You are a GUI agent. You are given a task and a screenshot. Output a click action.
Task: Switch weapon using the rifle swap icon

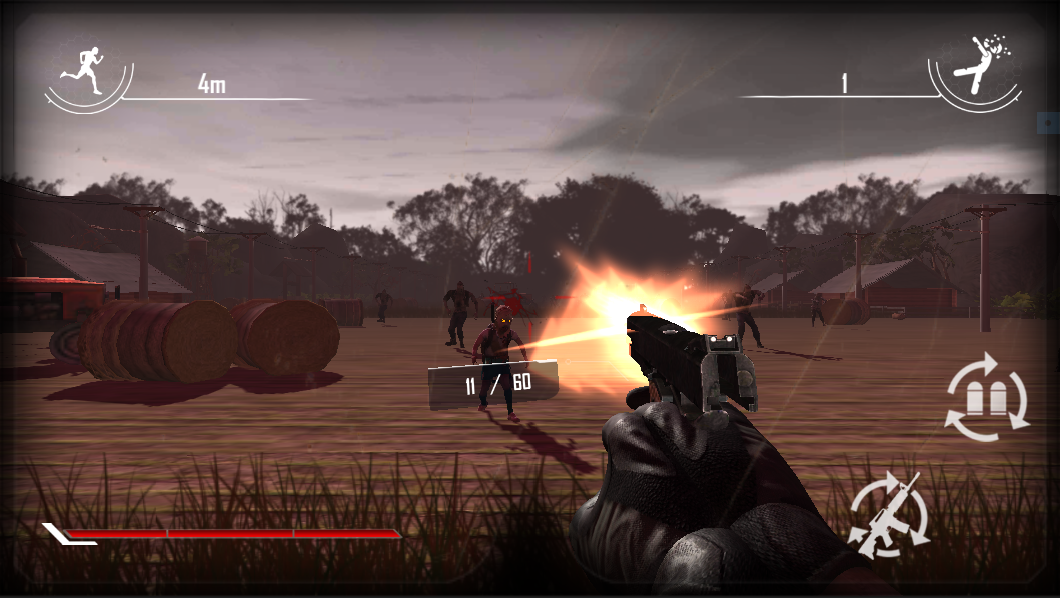pos(888,514)
